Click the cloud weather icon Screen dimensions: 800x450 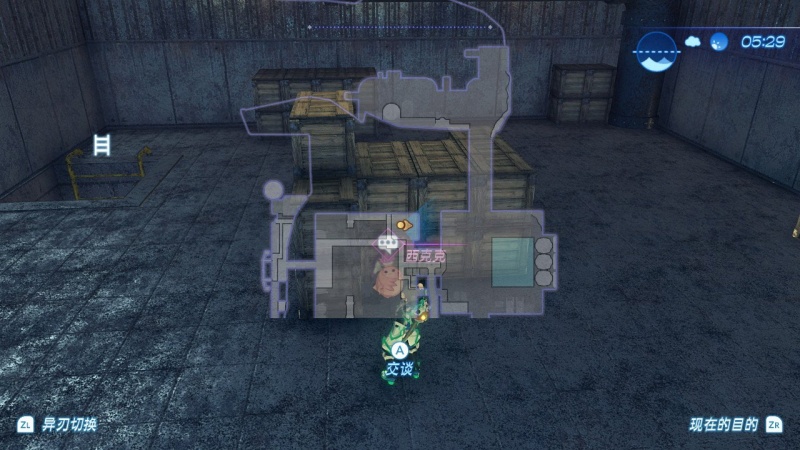694,42
